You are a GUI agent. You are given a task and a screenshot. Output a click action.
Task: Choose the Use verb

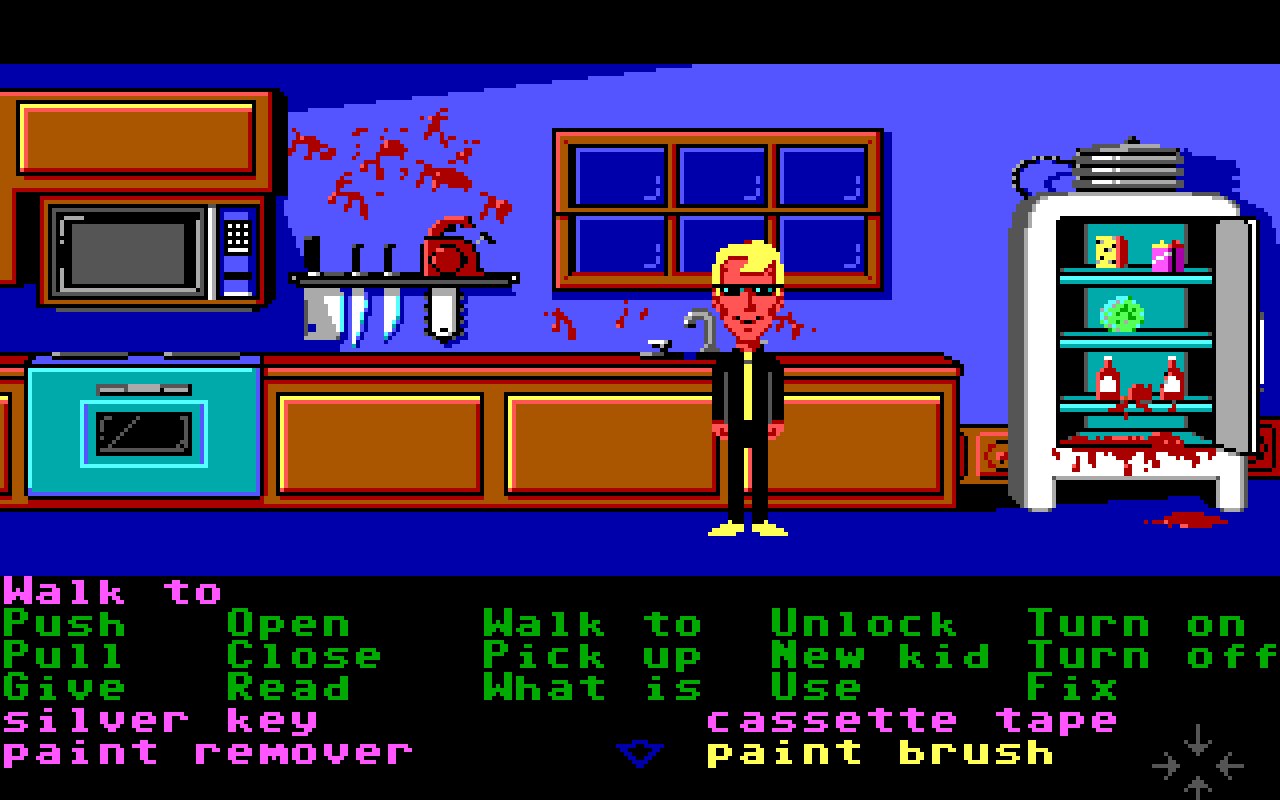816,689
